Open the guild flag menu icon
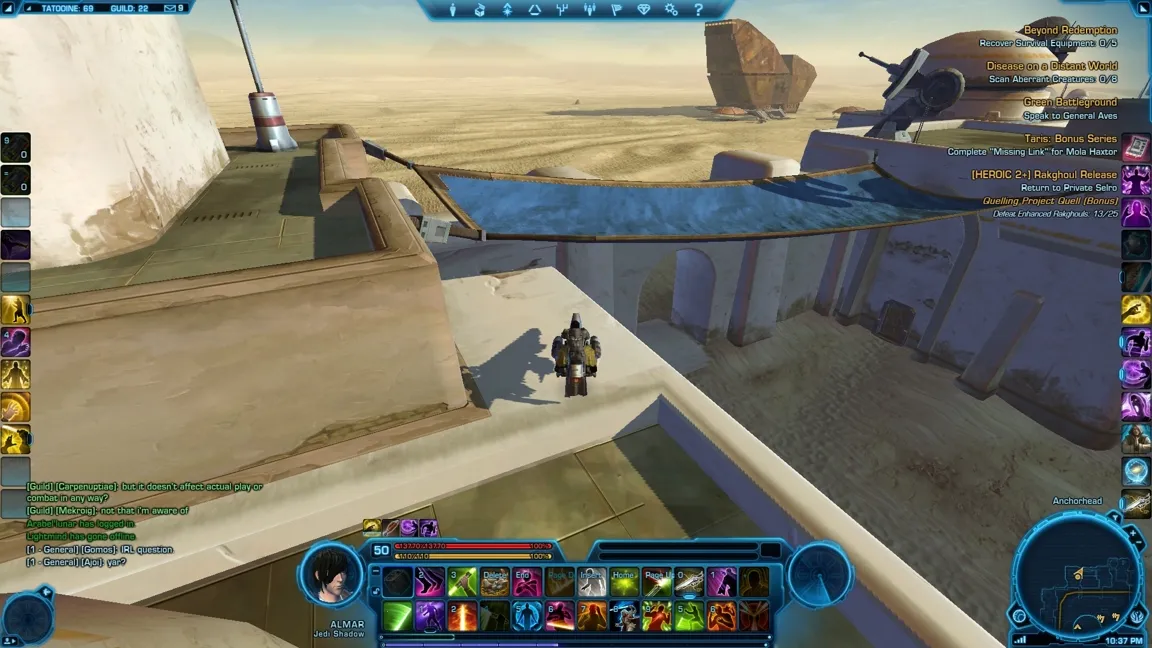Image resolution: width=1152 pixels, height=648 pixels. point(616,10)
